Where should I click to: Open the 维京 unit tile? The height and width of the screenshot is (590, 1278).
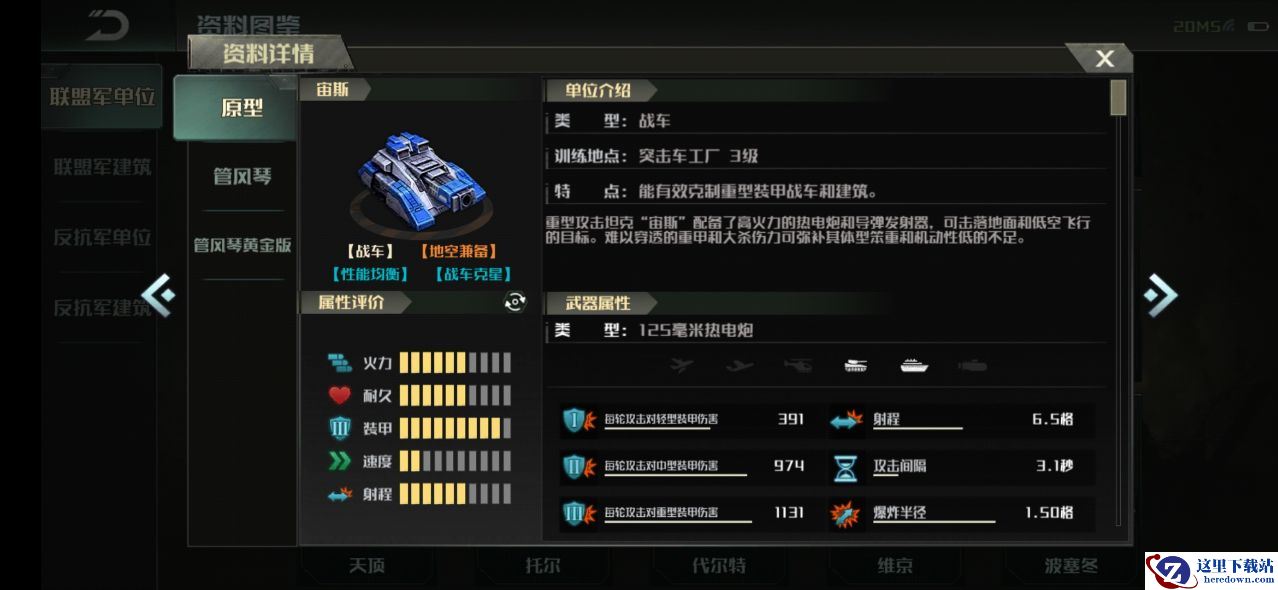pyautogui.click(x=894, y=566)
